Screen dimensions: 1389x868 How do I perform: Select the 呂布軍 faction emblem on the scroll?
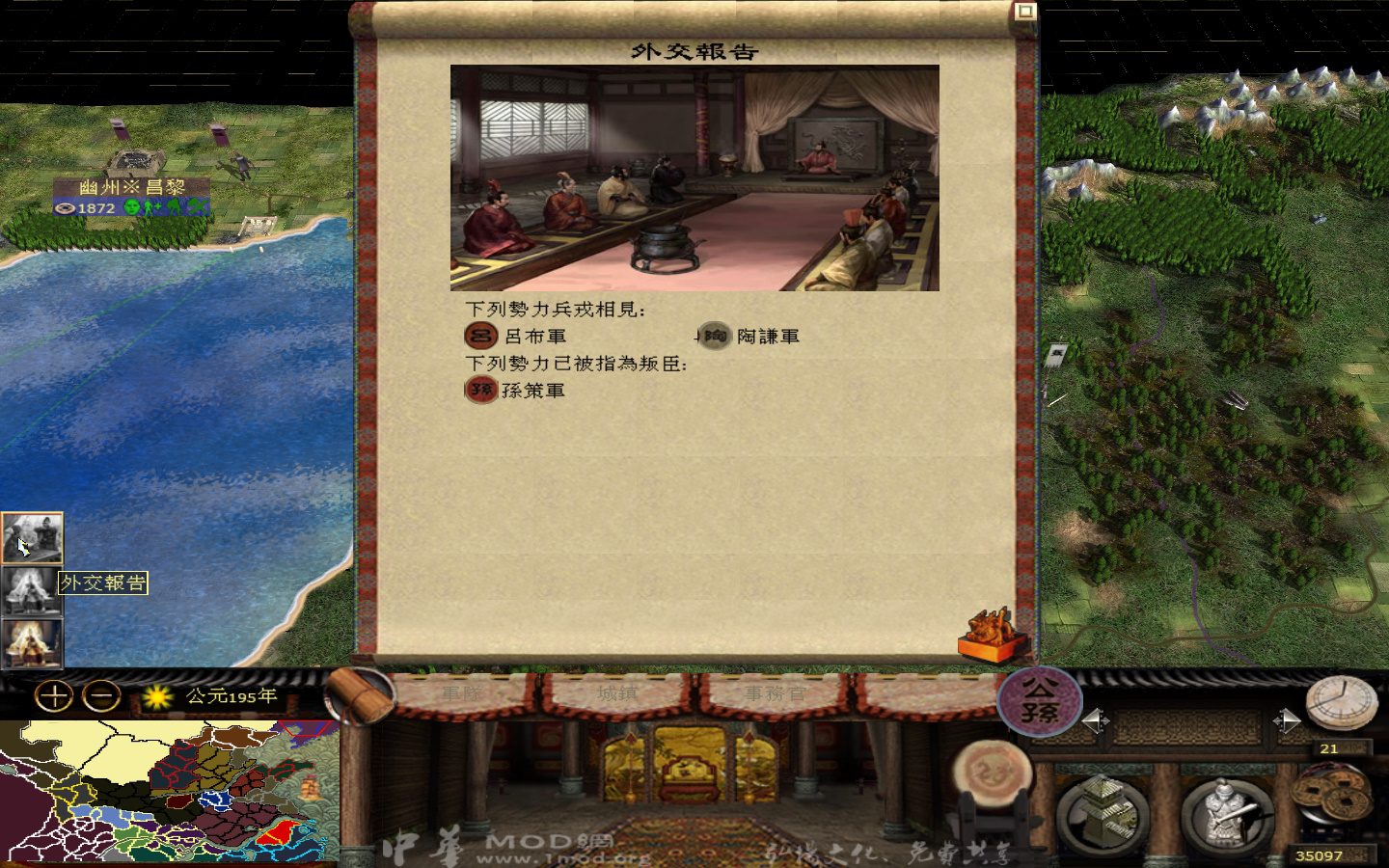(x=479, y=336)
